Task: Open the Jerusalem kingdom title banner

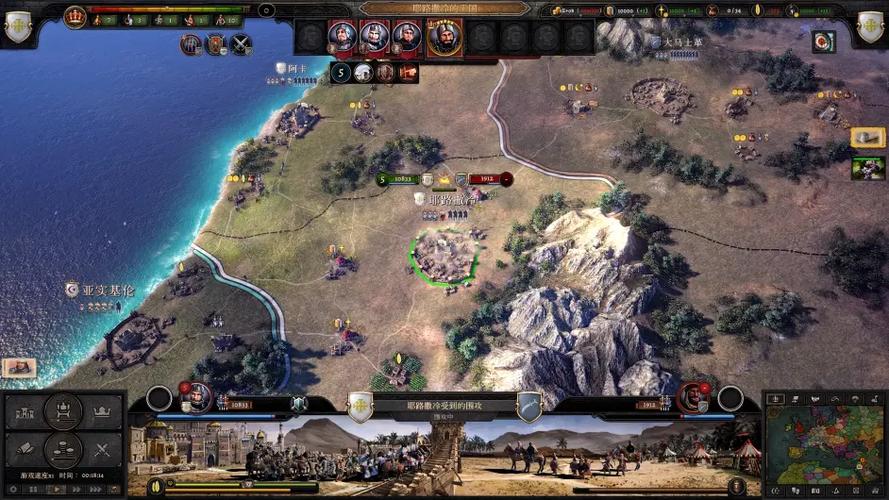Action: [x=444, y=8]
